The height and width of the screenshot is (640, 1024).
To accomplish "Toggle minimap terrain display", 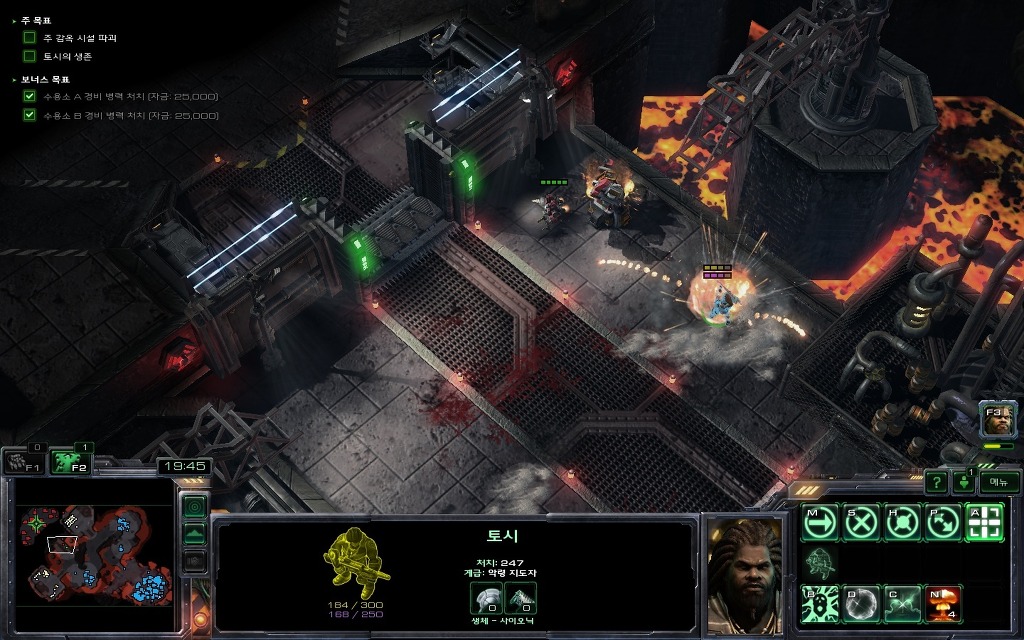I will (195, 533).
